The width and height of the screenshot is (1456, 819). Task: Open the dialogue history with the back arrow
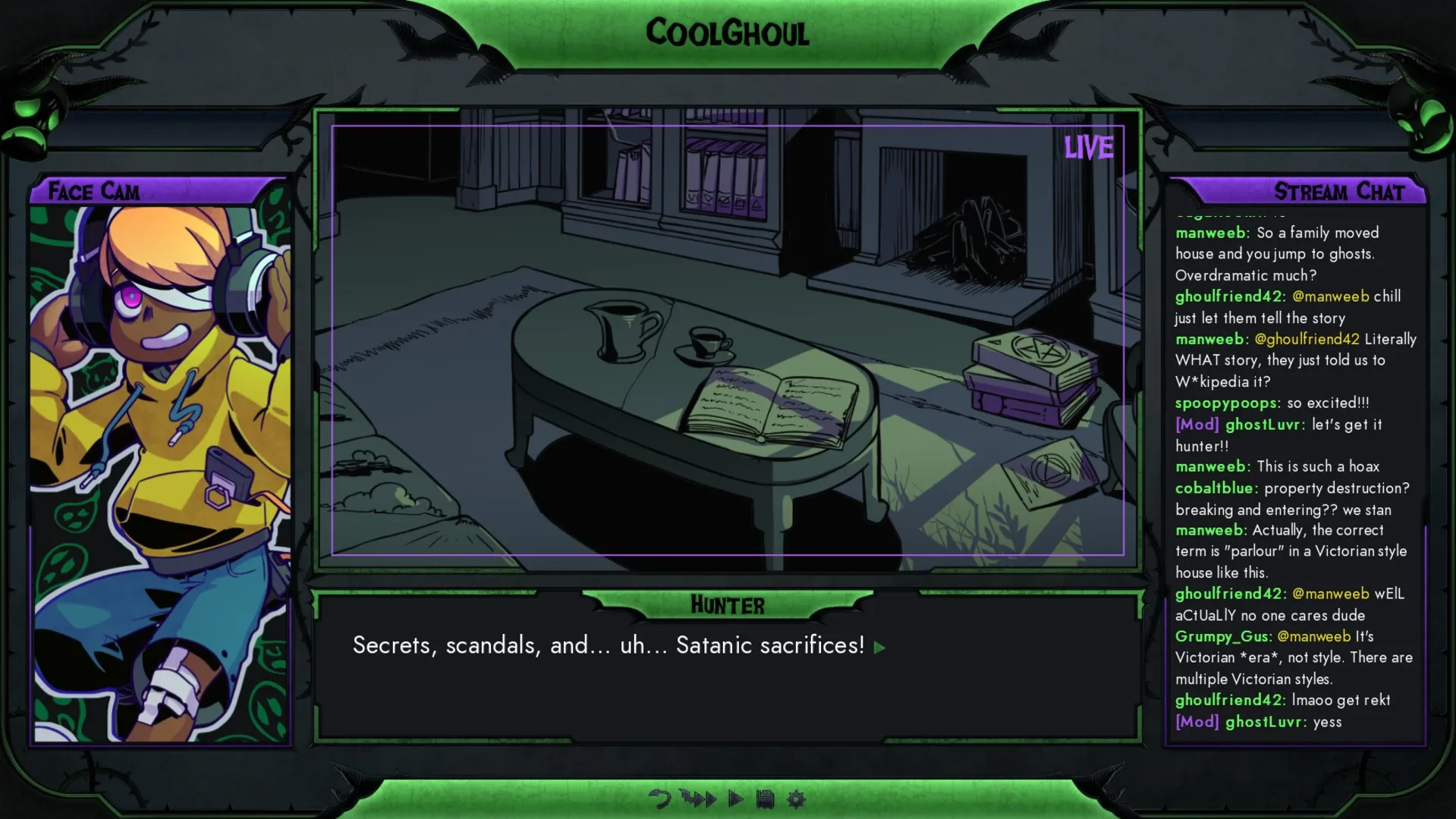click(x=659, y=799)
